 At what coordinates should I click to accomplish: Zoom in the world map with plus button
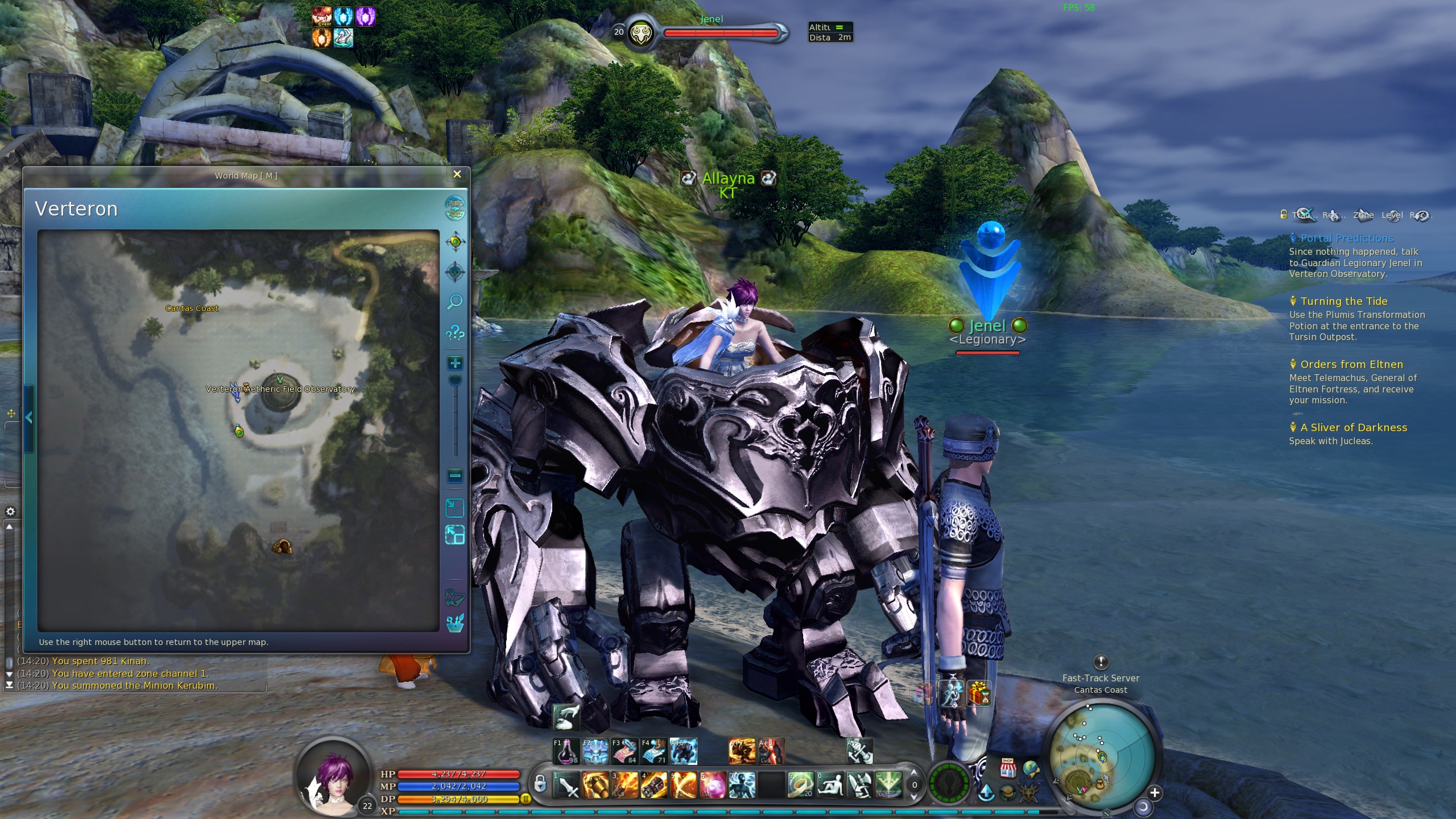coord(455,363)
